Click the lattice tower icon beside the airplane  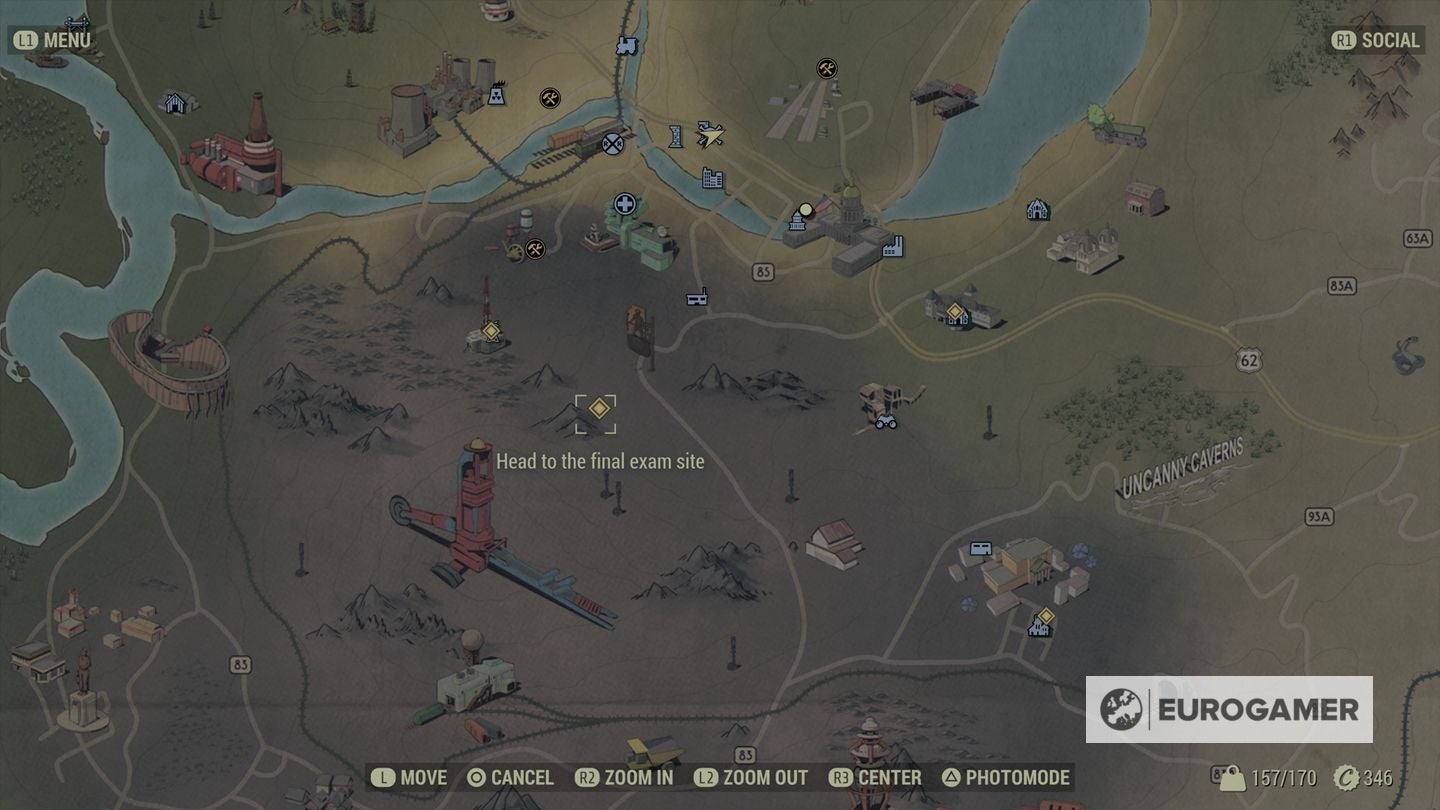pyautogui.click(x=677, y=136)
